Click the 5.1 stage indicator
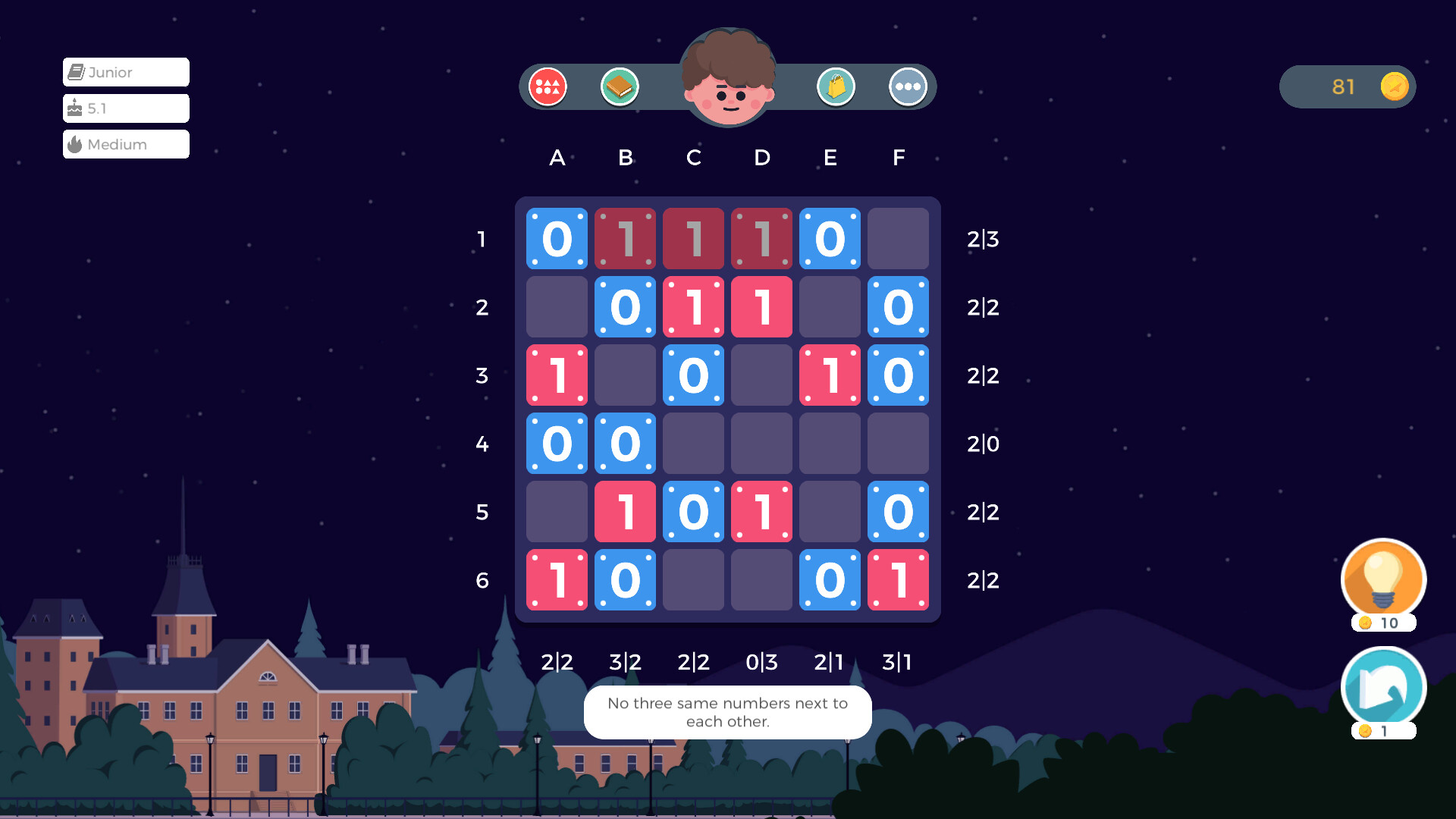The width and height of the screenshot is (1456, 819). [x=125, y=108]
